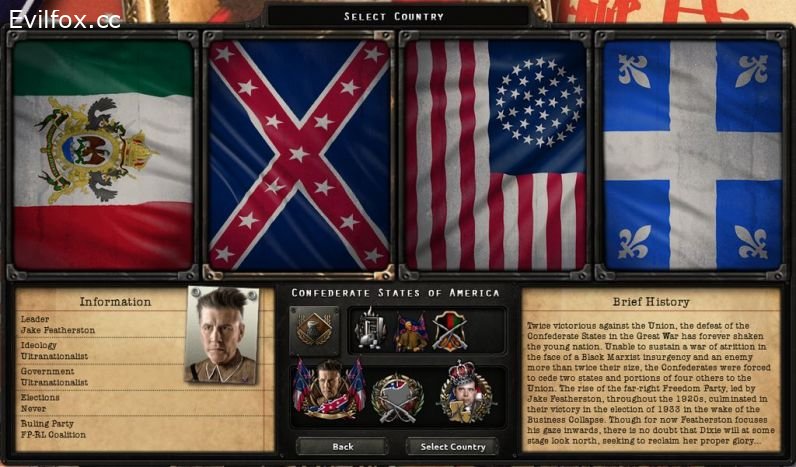Select the factory and smokestack focus icon
The image size is (796, 467).
pyautogui.click(x=370, y=331)
